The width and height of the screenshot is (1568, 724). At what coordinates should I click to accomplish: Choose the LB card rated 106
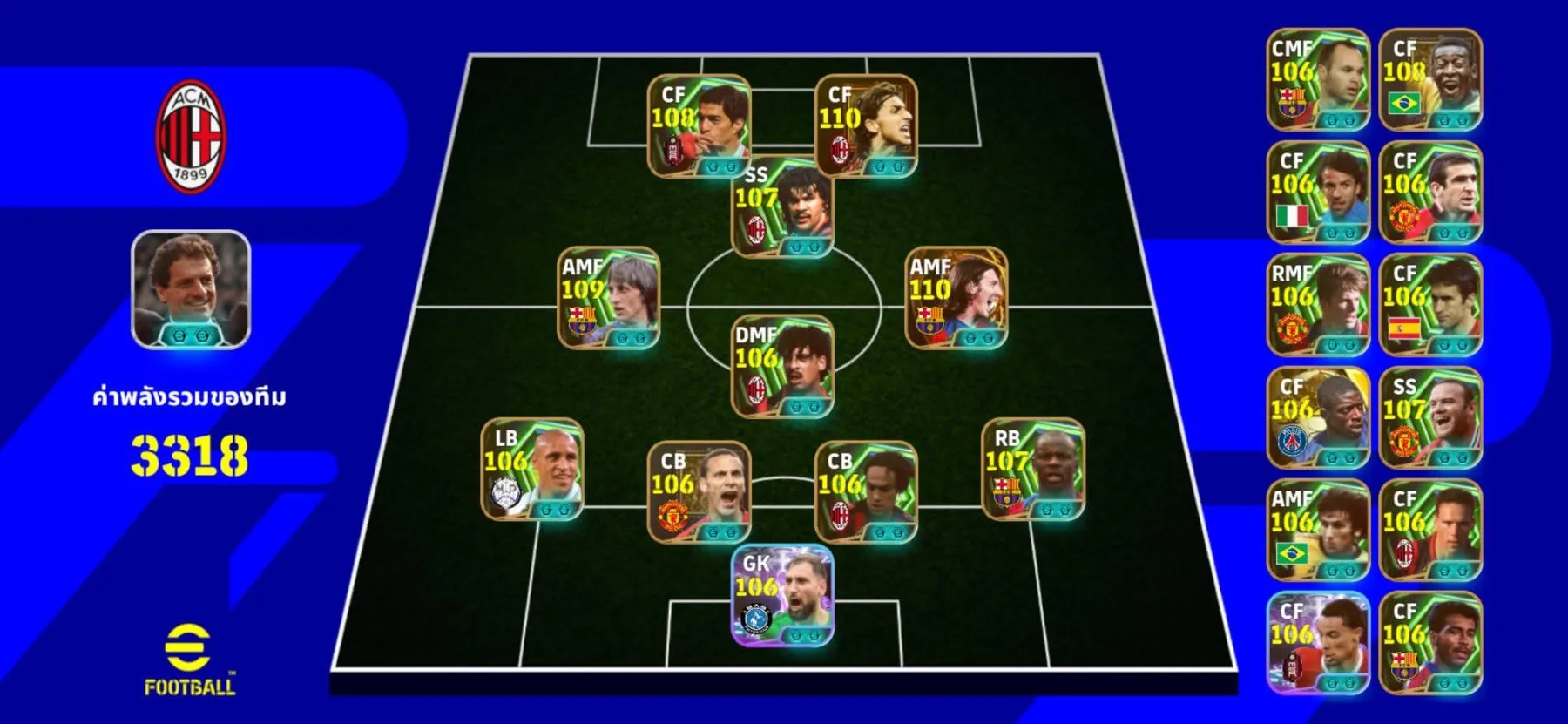click(532, 469)
